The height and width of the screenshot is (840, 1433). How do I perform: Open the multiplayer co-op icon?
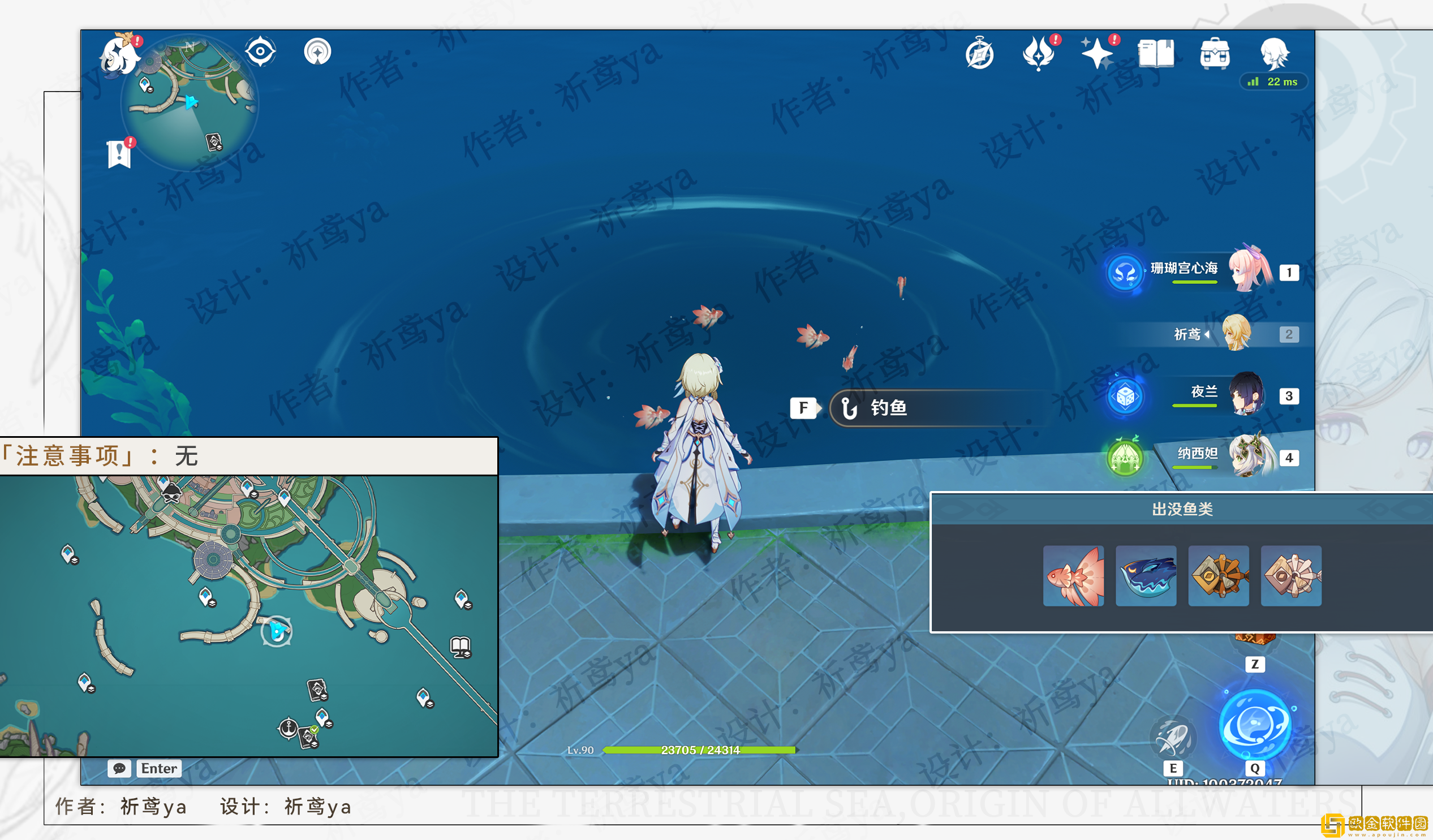click(317, 51)
